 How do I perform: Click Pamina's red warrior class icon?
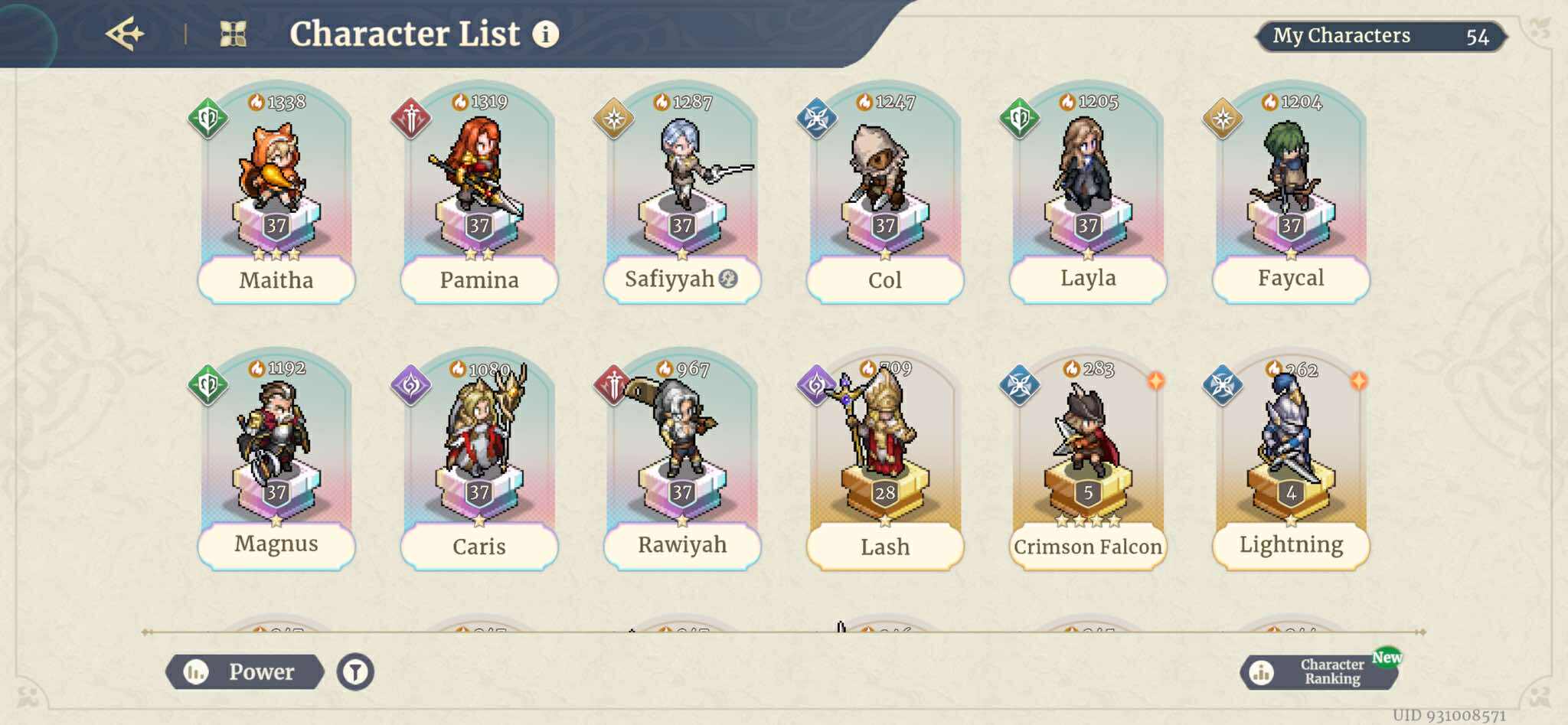tap(410, 116)
